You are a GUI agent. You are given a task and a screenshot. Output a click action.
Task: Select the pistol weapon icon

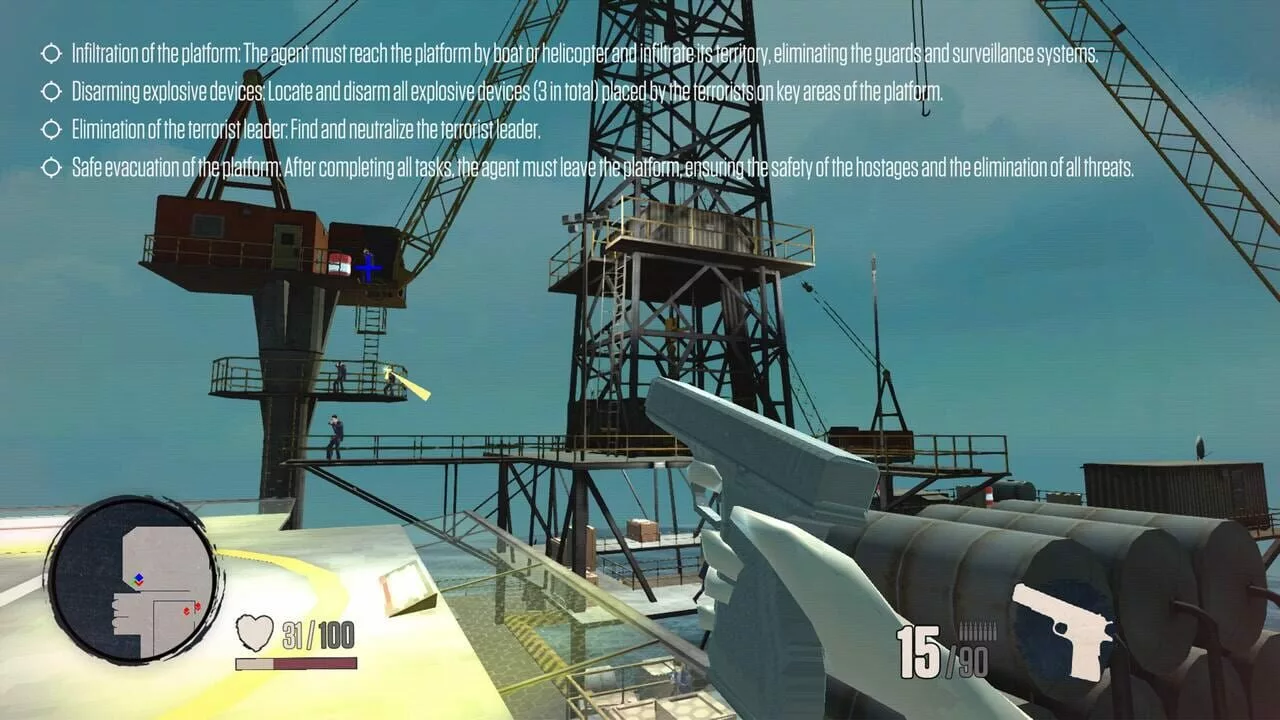(x=1062, y=628)
